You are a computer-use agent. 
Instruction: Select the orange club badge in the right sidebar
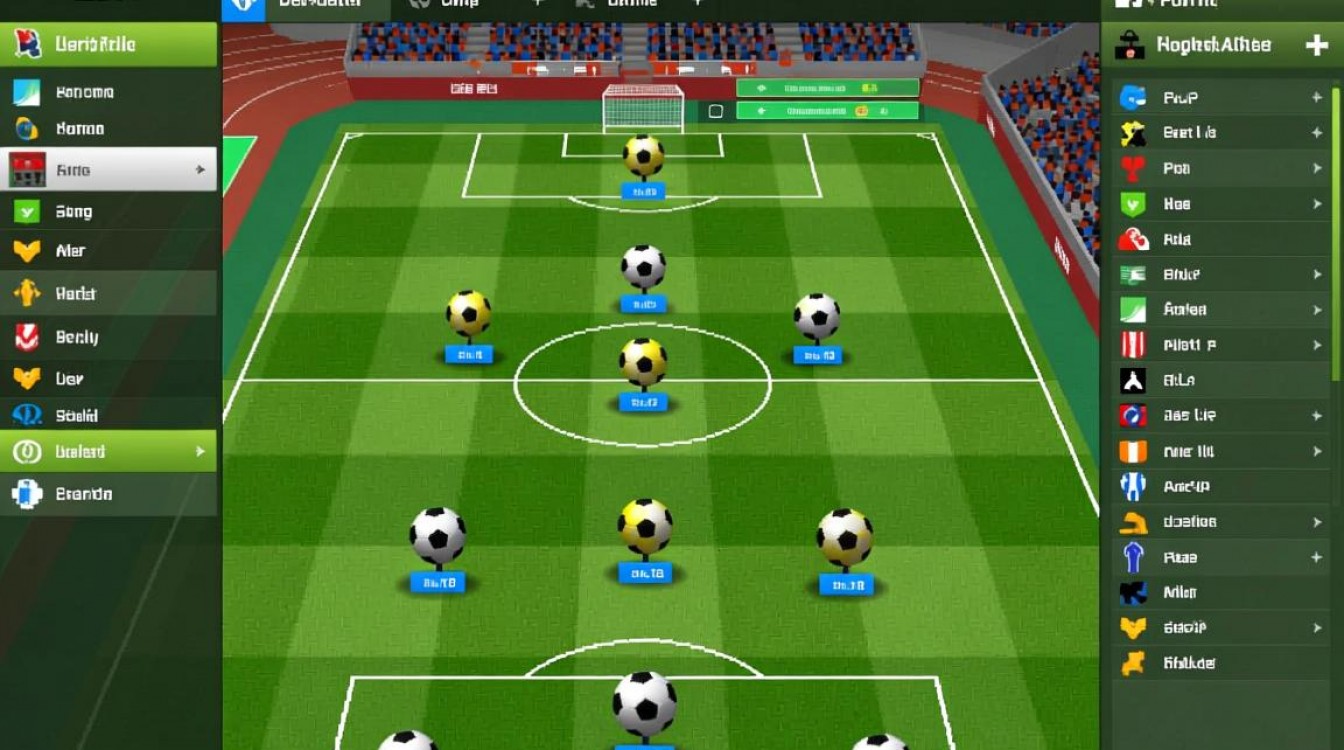[x=1135, y=451]
